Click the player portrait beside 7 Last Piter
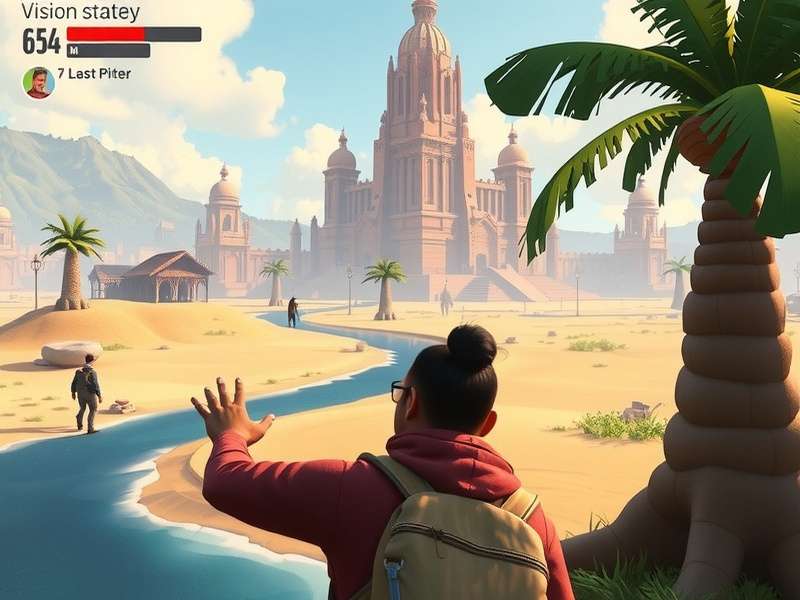 pos(38,82)
